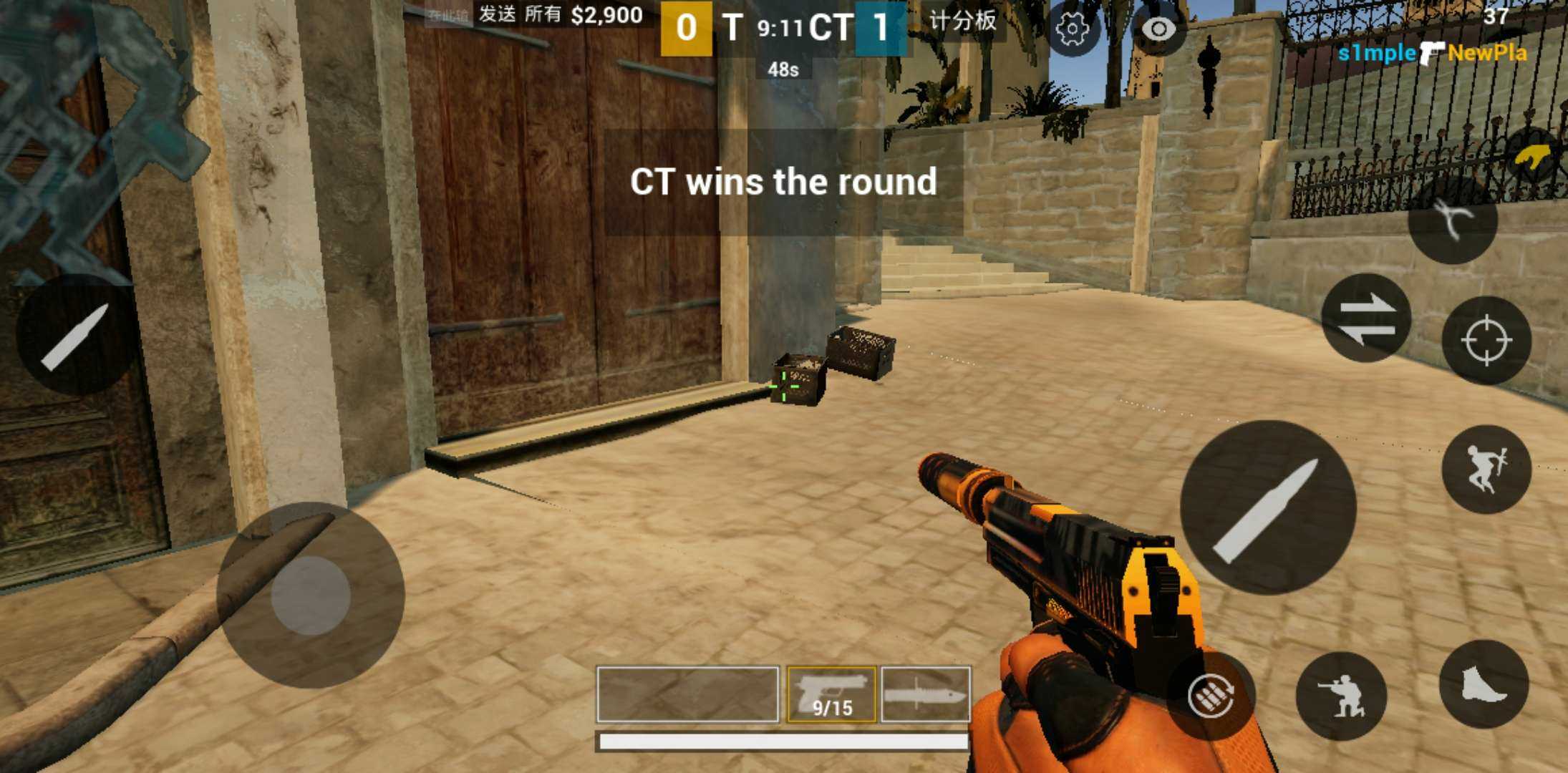The width and height of the screenshot is (1568, 773).
Task: Touch the movement joystick
Action: (x=311, y=595)
